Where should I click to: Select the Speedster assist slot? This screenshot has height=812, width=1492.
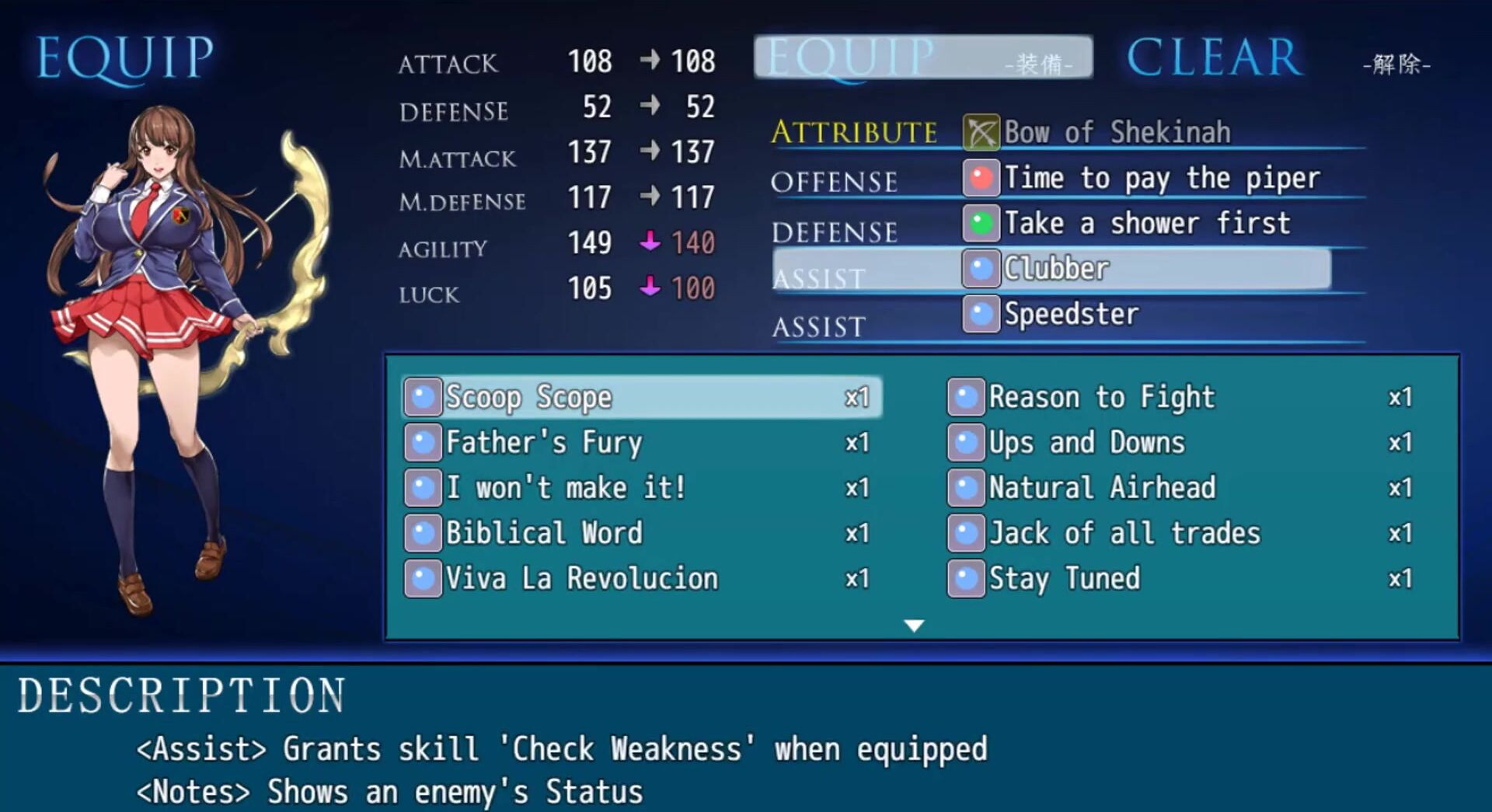click(1071, 315)
